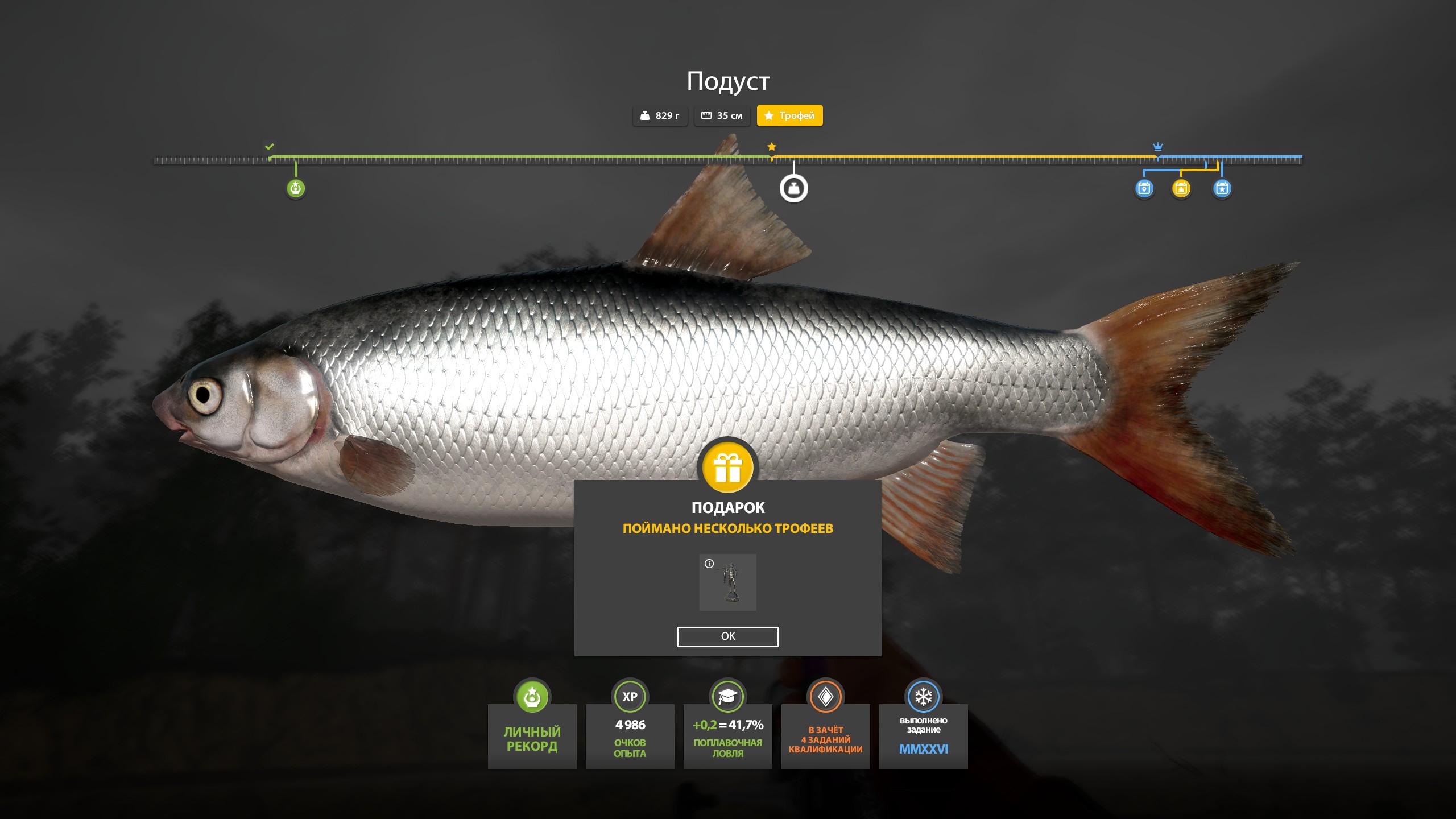Select the white weight marker on scale
Viewport: 1456px width, 819px height.
coord(793,188)
